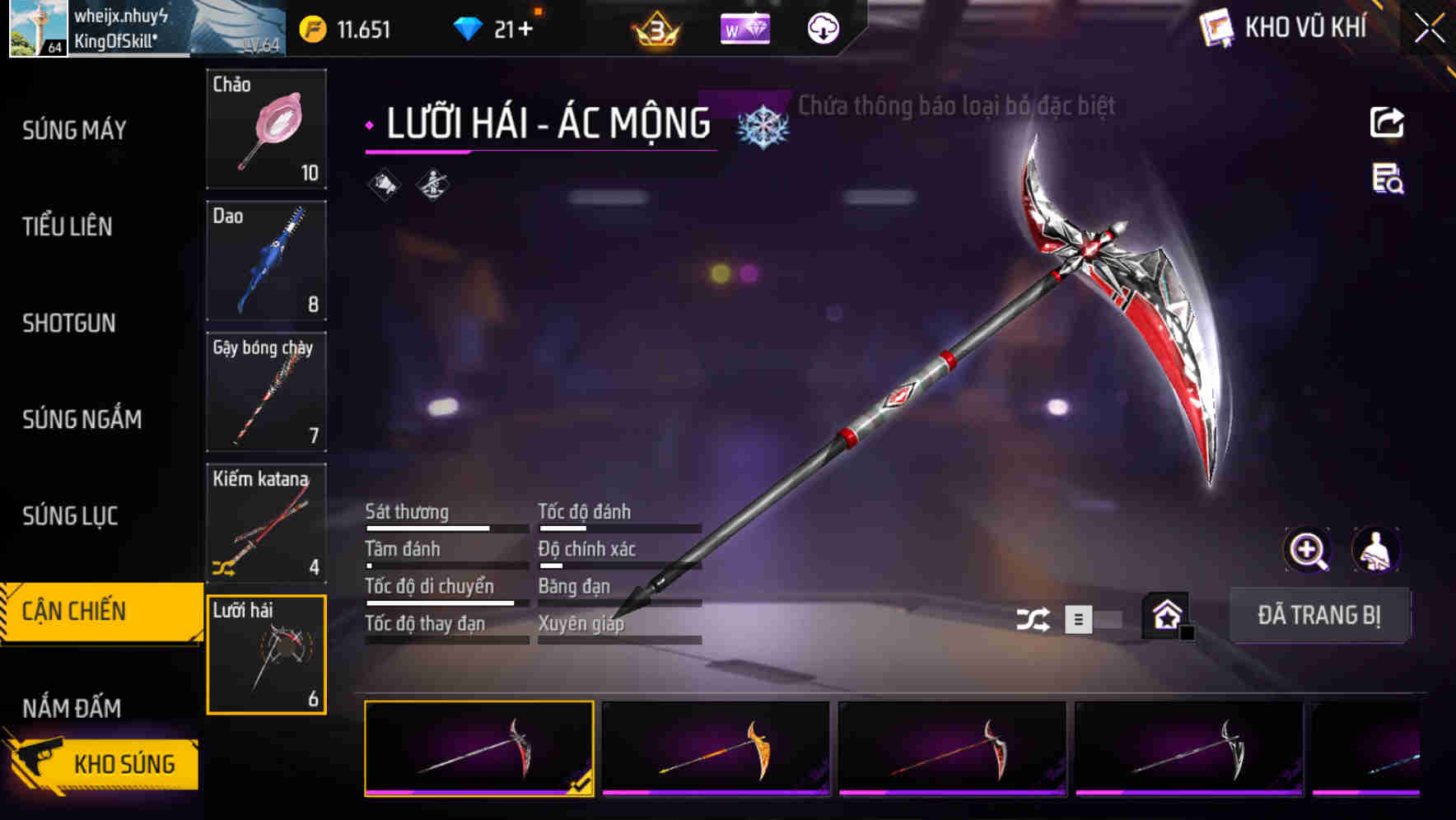Viewport: 1456px width, 820px height.
Task: Open the Kiếm katana weapon card
Action: click(x=265, y=524)
